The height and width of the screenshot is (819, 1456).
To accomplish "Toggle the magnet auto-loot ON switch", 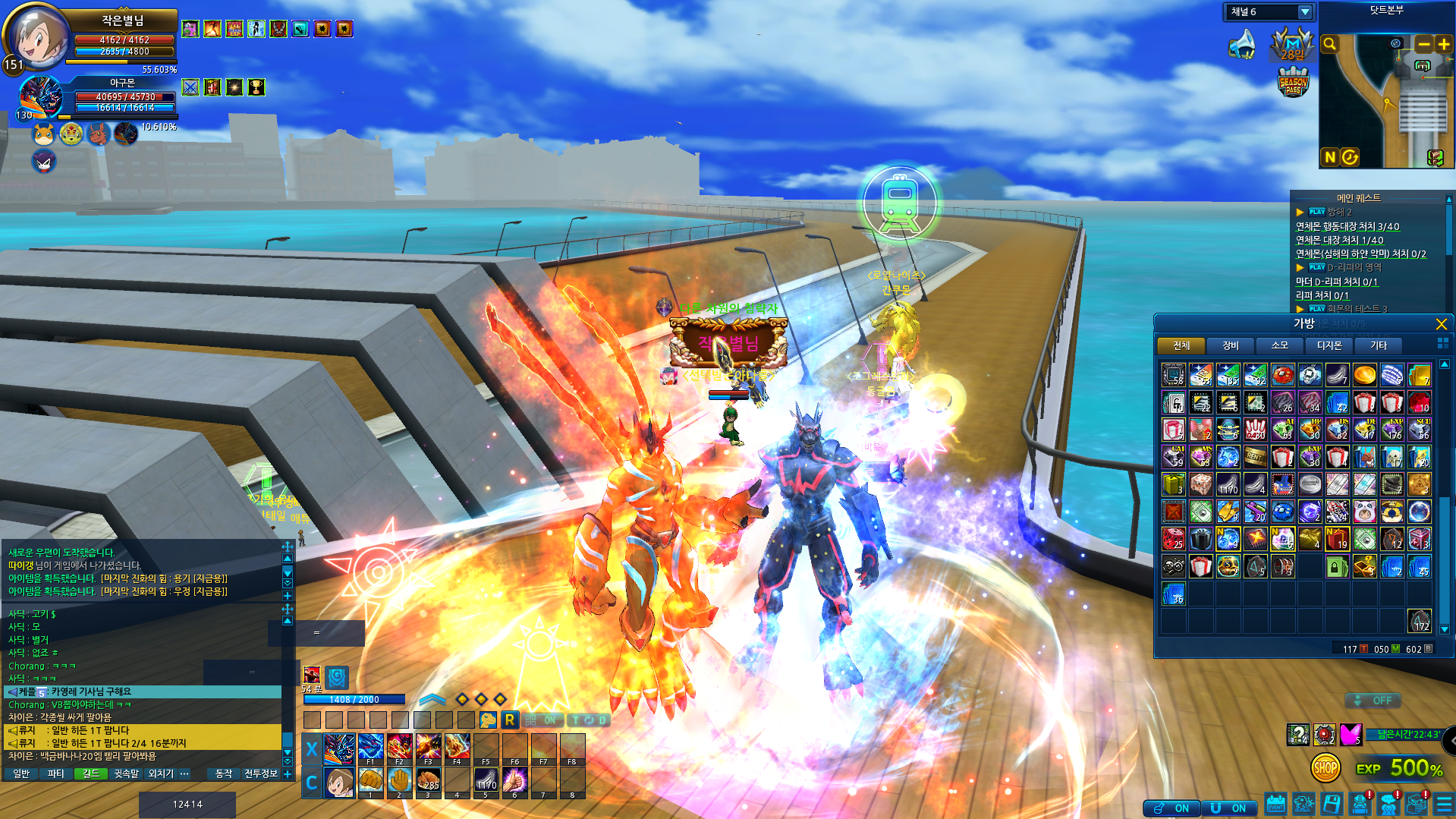I will pos(1228,808).
